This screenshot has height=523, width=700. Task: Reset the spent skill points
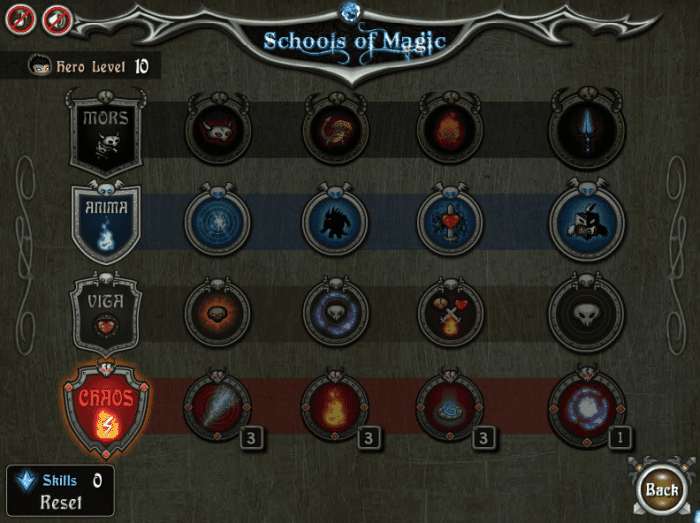(60, 502)
